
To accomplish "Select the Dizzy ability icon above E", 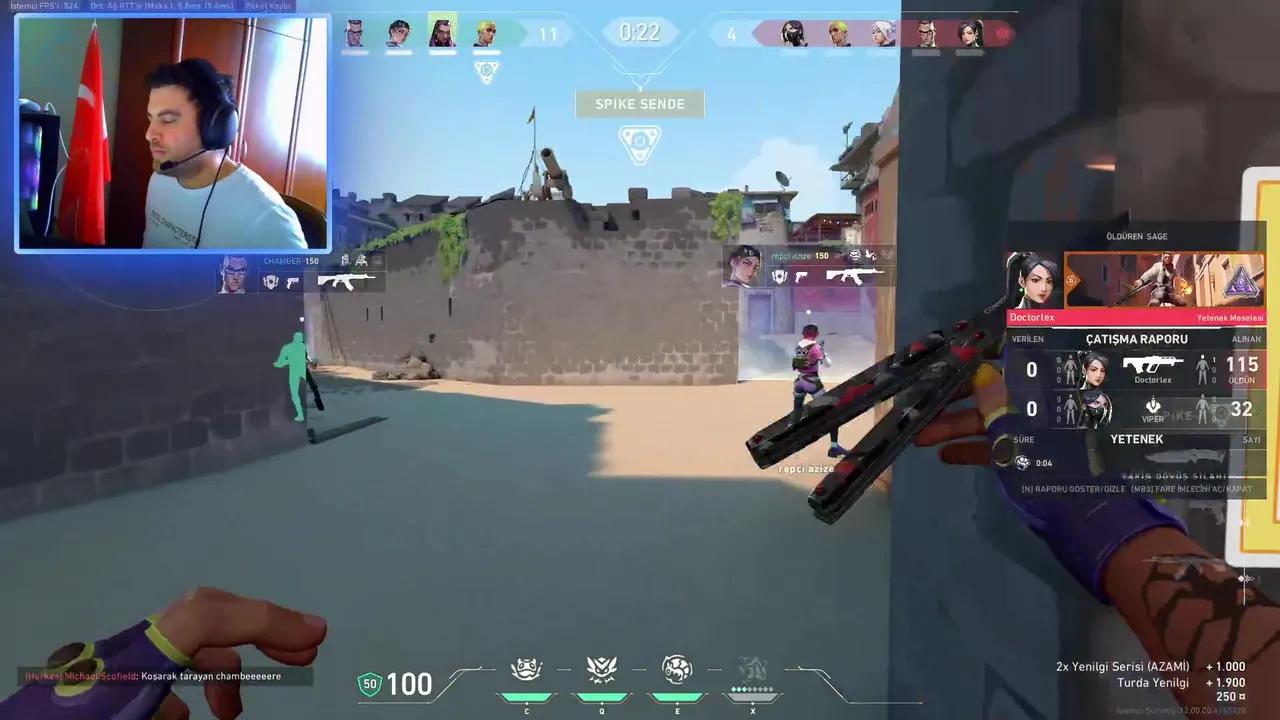I will [677, 670].
